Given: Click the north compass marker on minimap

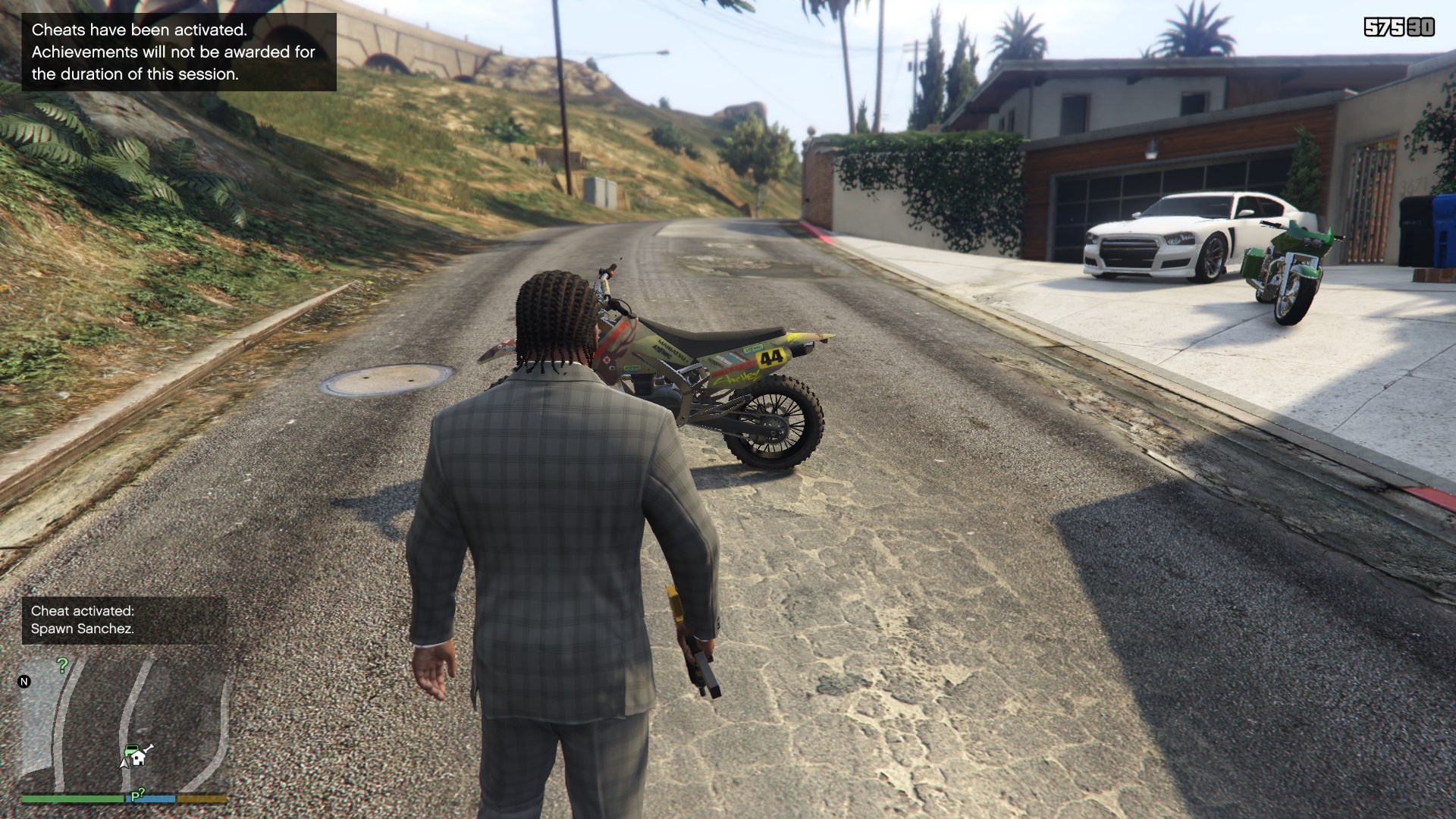Looking at the screenshot, I should (x=24, y=682).
